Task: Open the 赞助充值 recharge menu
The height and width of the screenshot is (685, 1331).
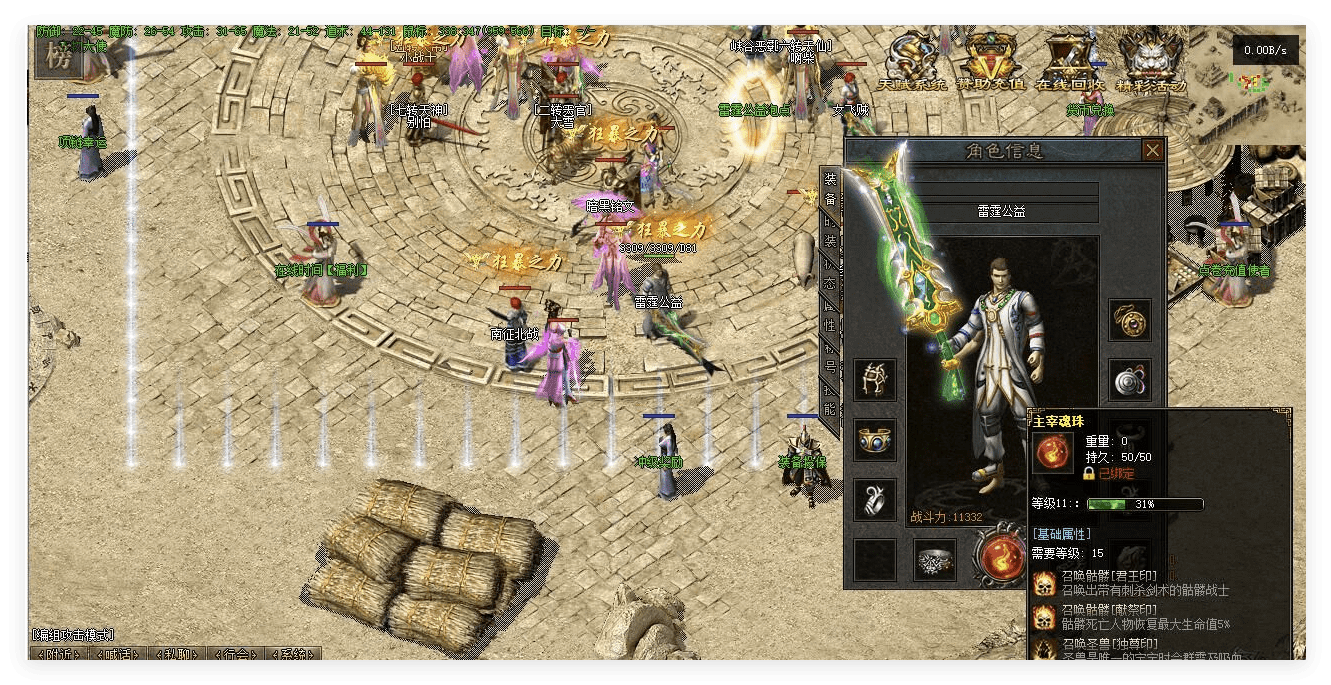Action: pyautogui.click(x=991, y=62)
